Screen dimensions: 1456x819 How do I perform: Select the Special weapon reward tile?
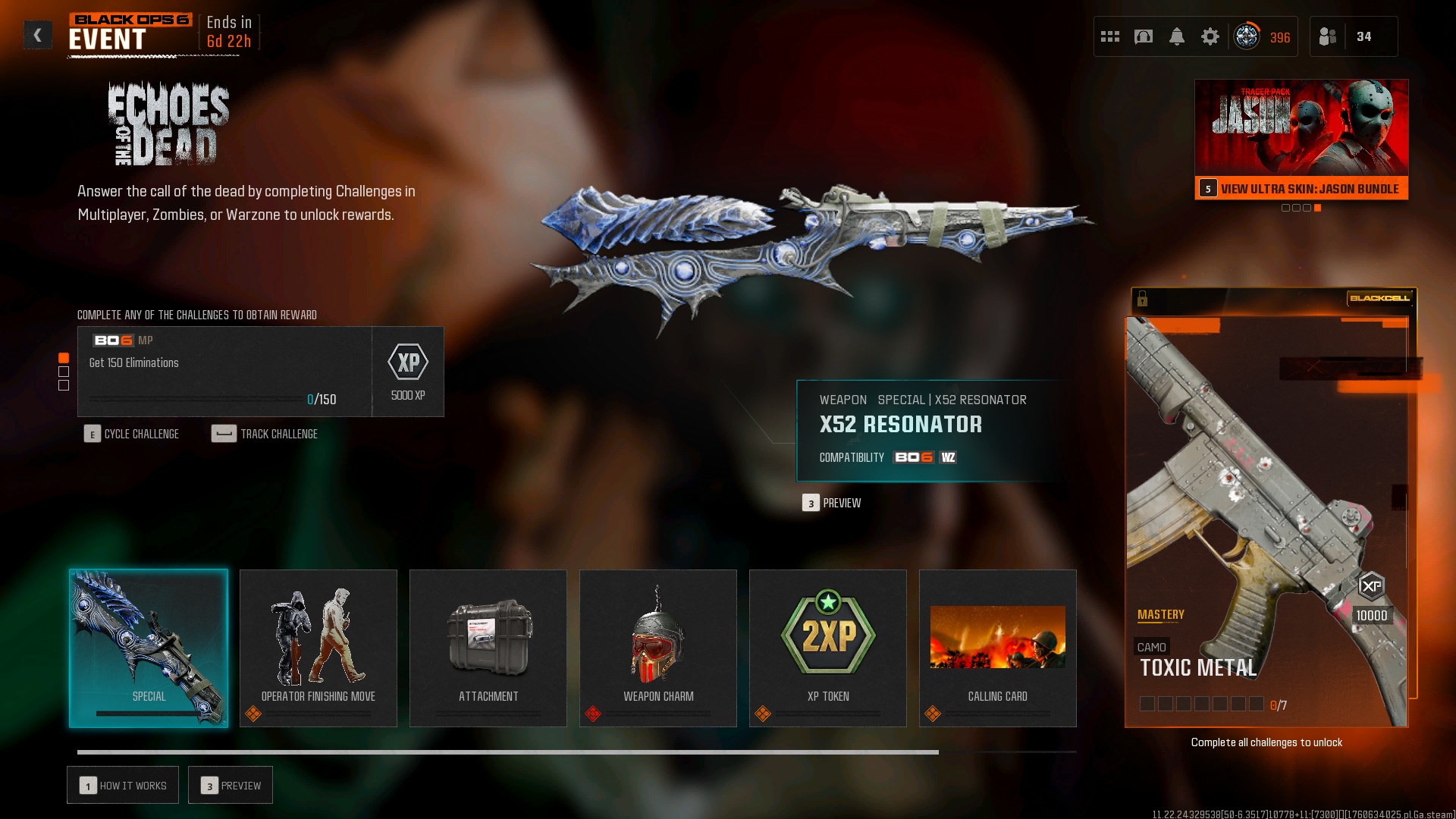149,648
